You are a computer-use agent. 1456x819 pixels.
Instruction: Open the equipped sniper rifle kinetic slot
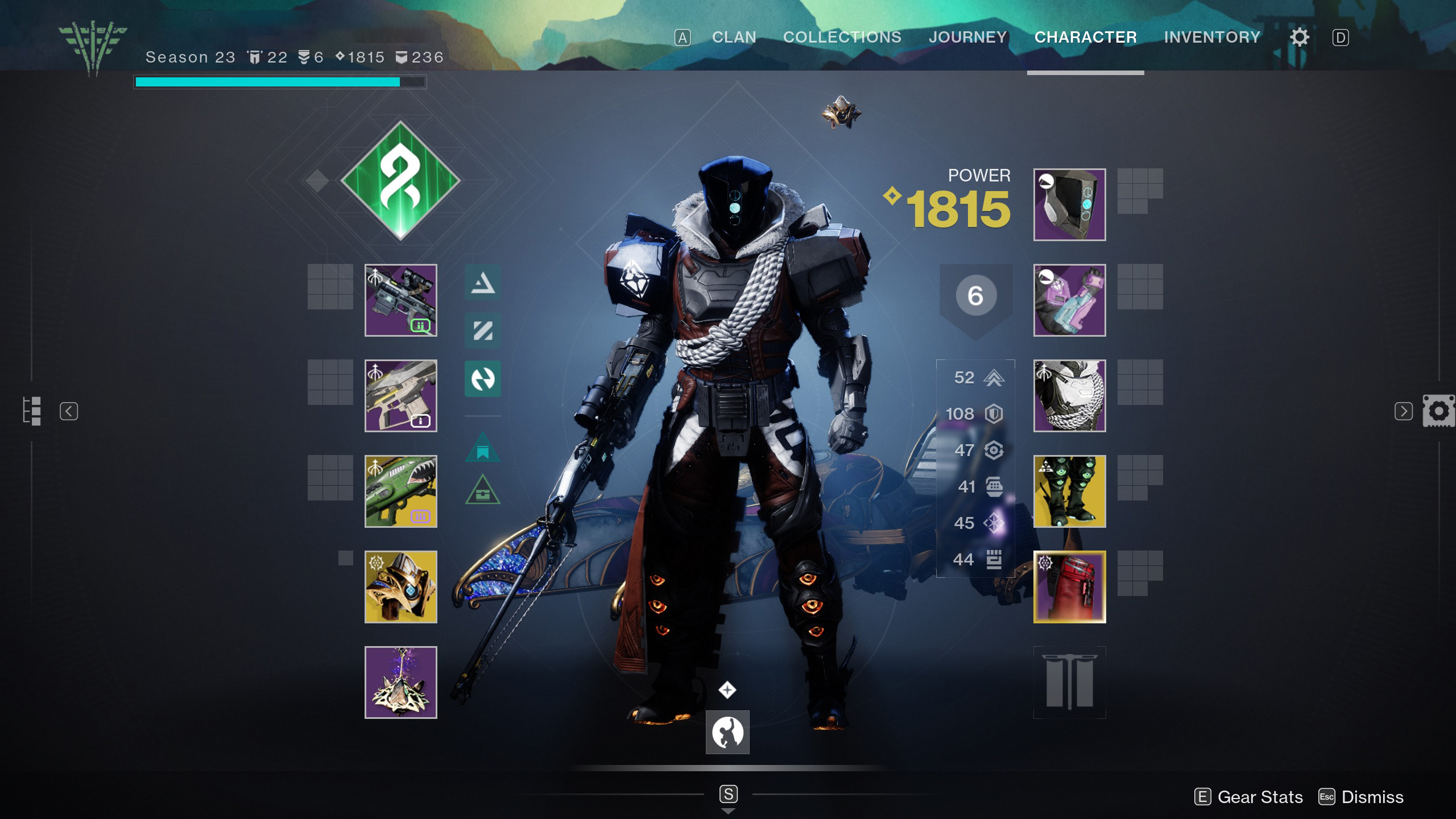click(x=401, y=300)
